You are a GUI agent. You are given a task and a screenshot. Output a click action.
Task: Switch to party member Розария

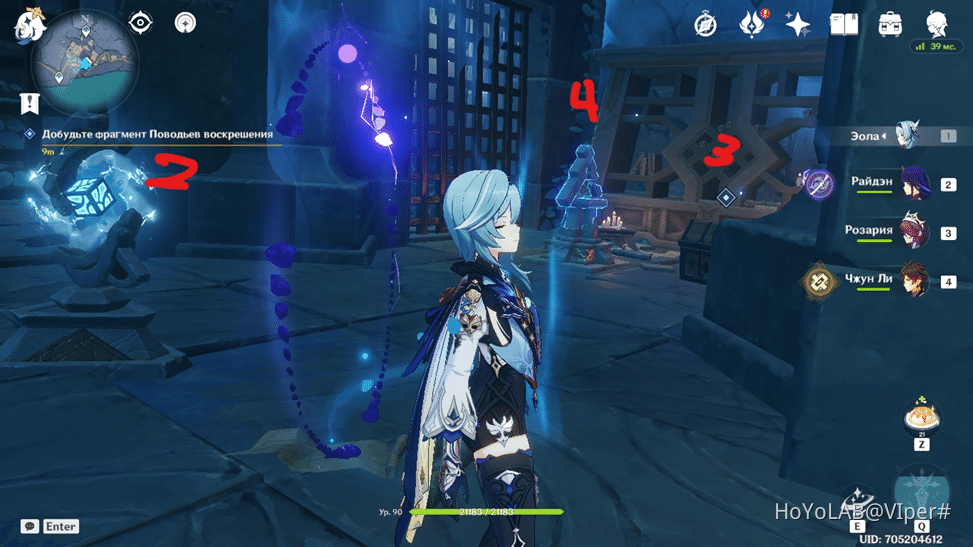click(914, 232)
